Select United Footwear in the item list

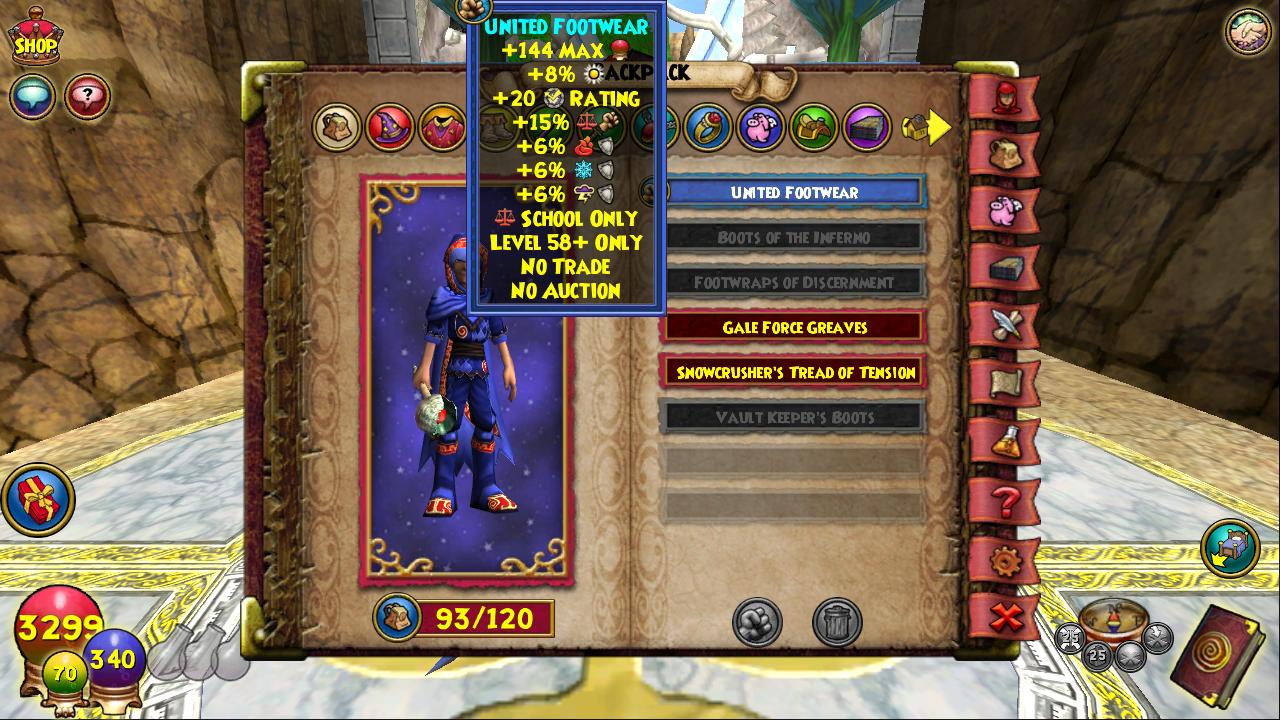click(x=794, y=192)
